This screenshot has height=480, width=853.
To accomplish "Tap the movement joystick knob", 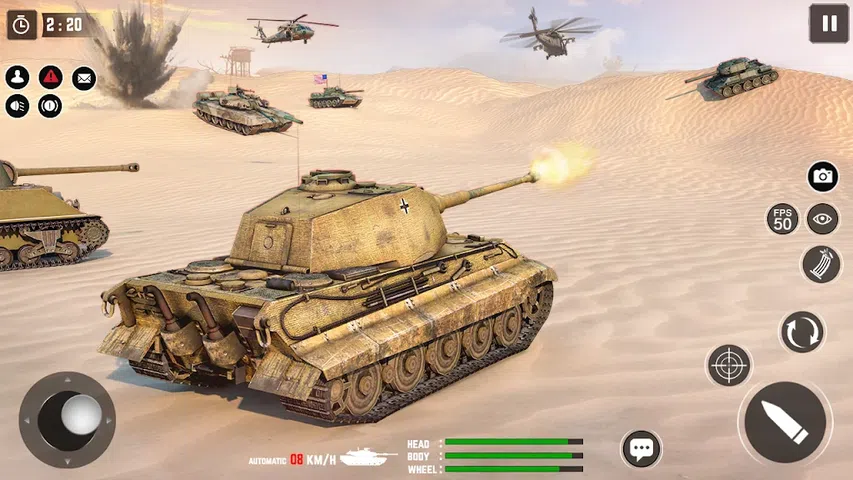I will pyautogui.click(x=80, y=414).
